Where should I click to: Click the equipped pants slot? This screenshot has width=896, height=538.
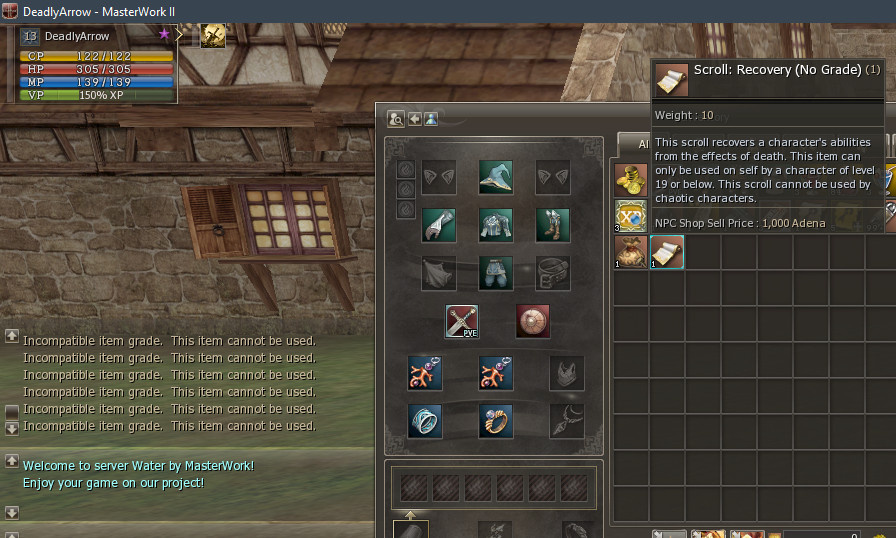tap(495, 272)
